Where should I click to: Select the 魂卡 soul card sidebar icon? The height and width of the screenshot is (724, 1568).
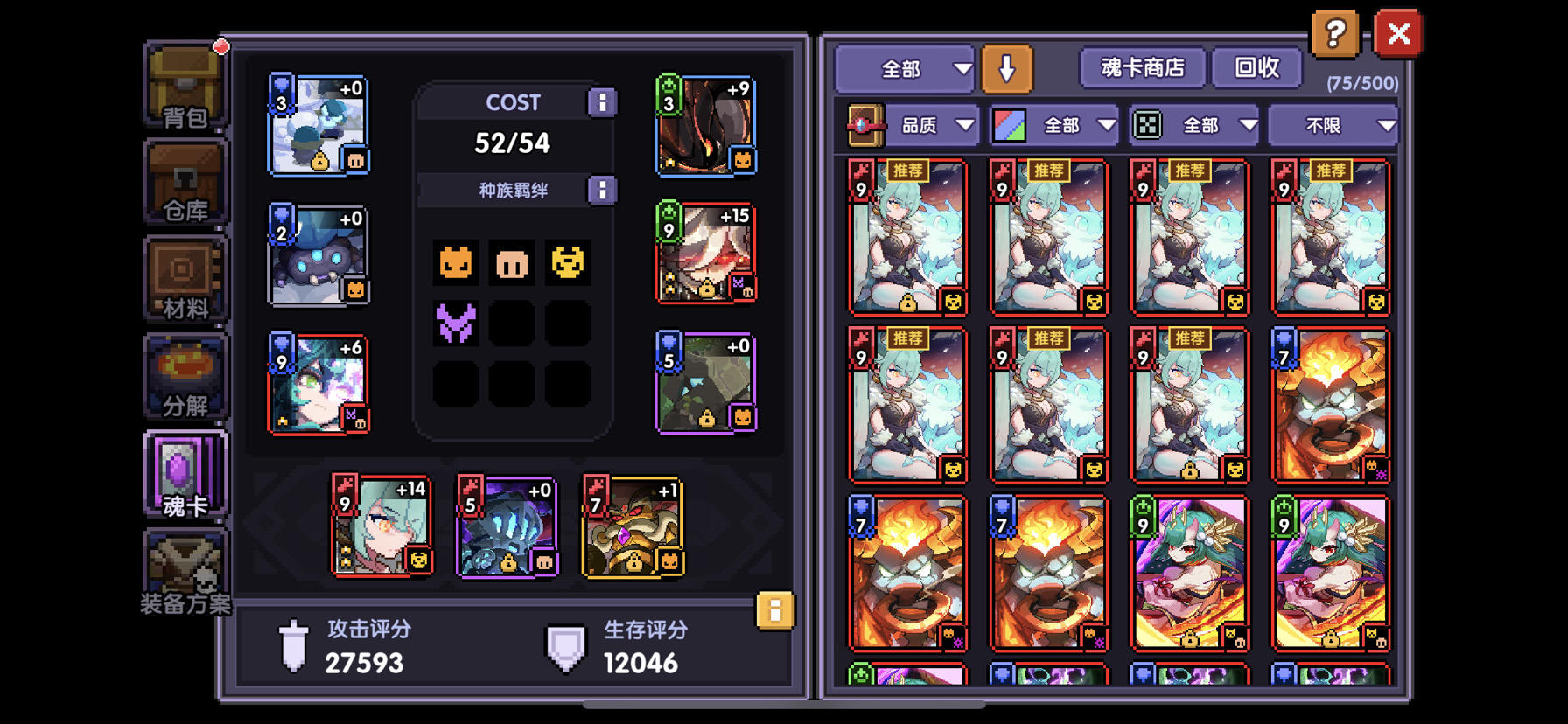[x=184, y=472]
